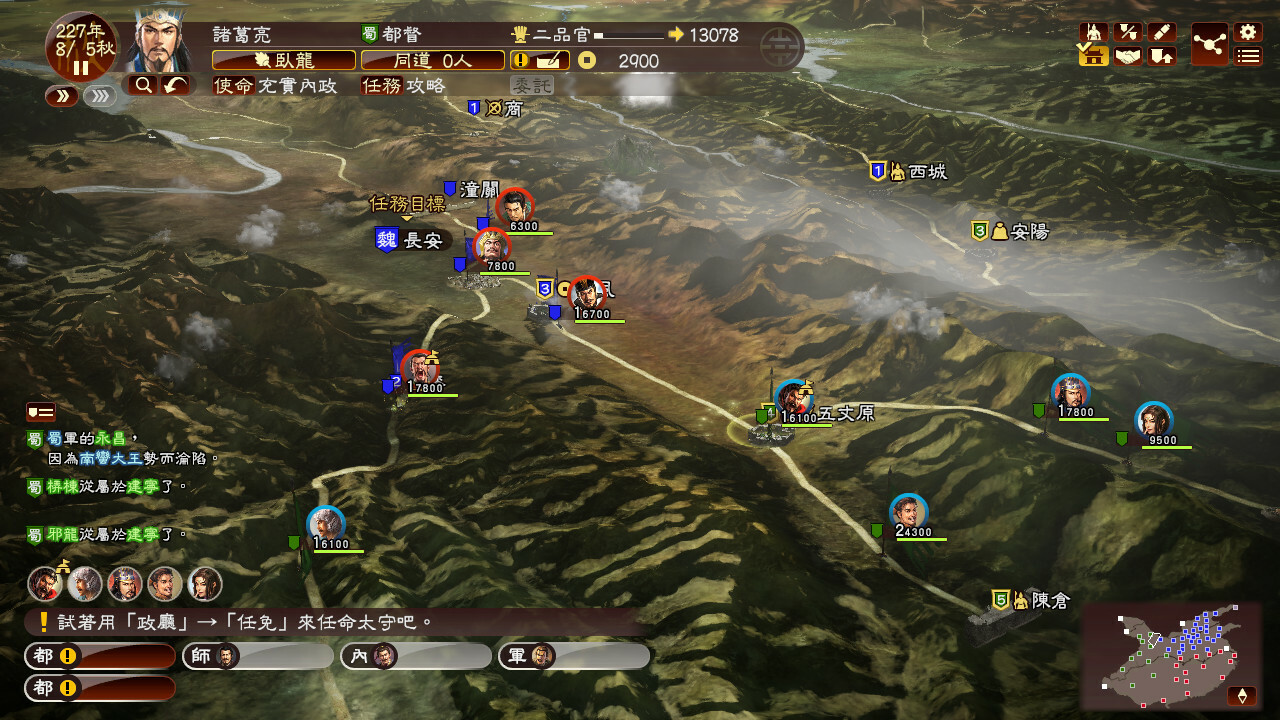
Task: Expand the 軍 army proposal bar
Action: pyautogui.click(x=575, y=656)
